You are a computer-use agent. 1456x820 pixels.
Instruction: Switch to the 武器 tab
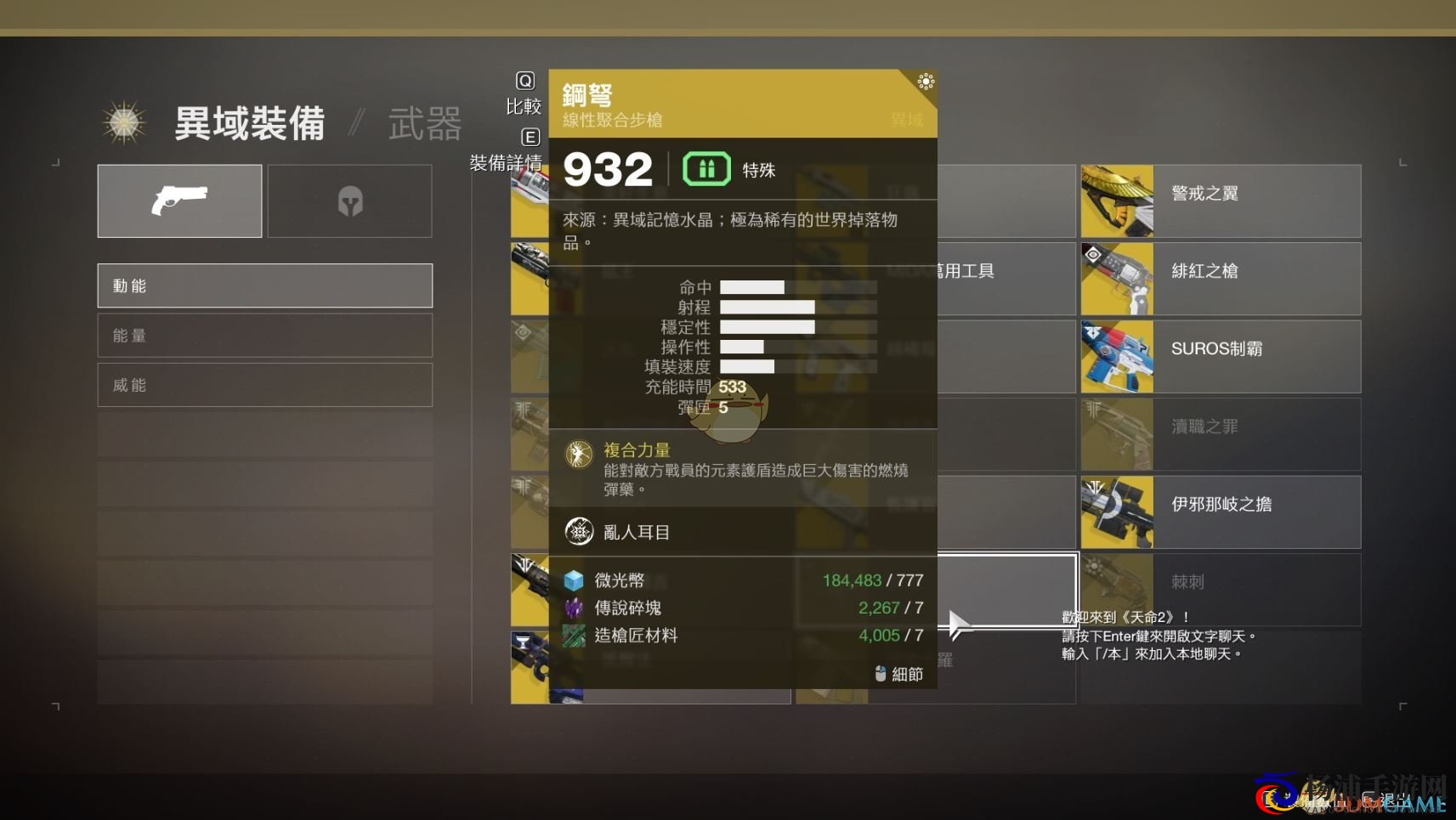point(424,123)
